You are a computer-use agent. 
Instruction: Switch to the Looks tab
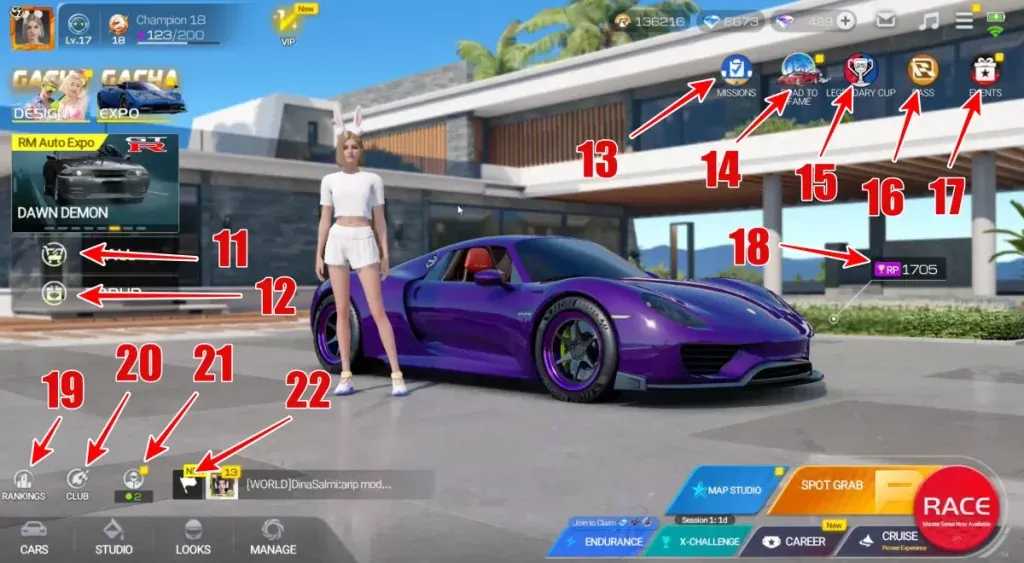[193, 537]
